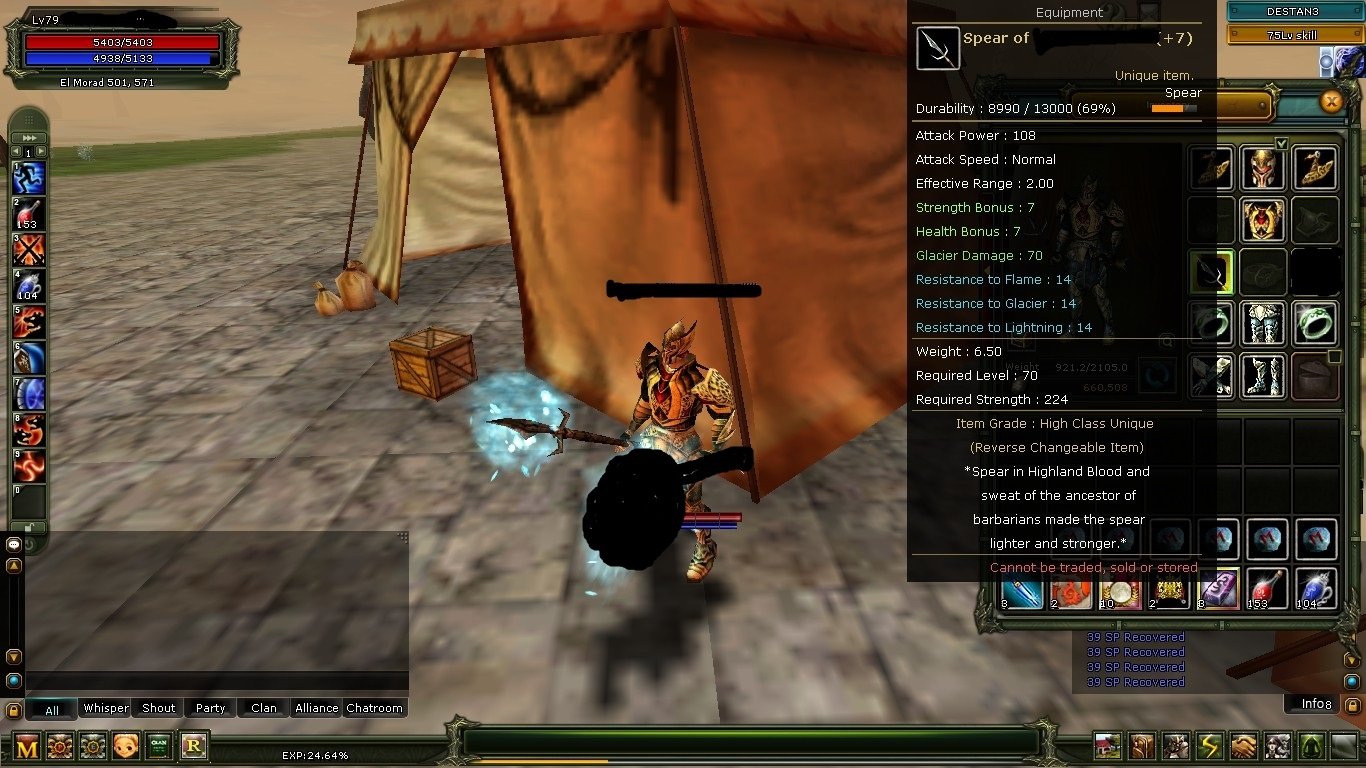Screen dimensions: 1366x768
Task: Open the green Clan board icon
Action: click(159, 746)
